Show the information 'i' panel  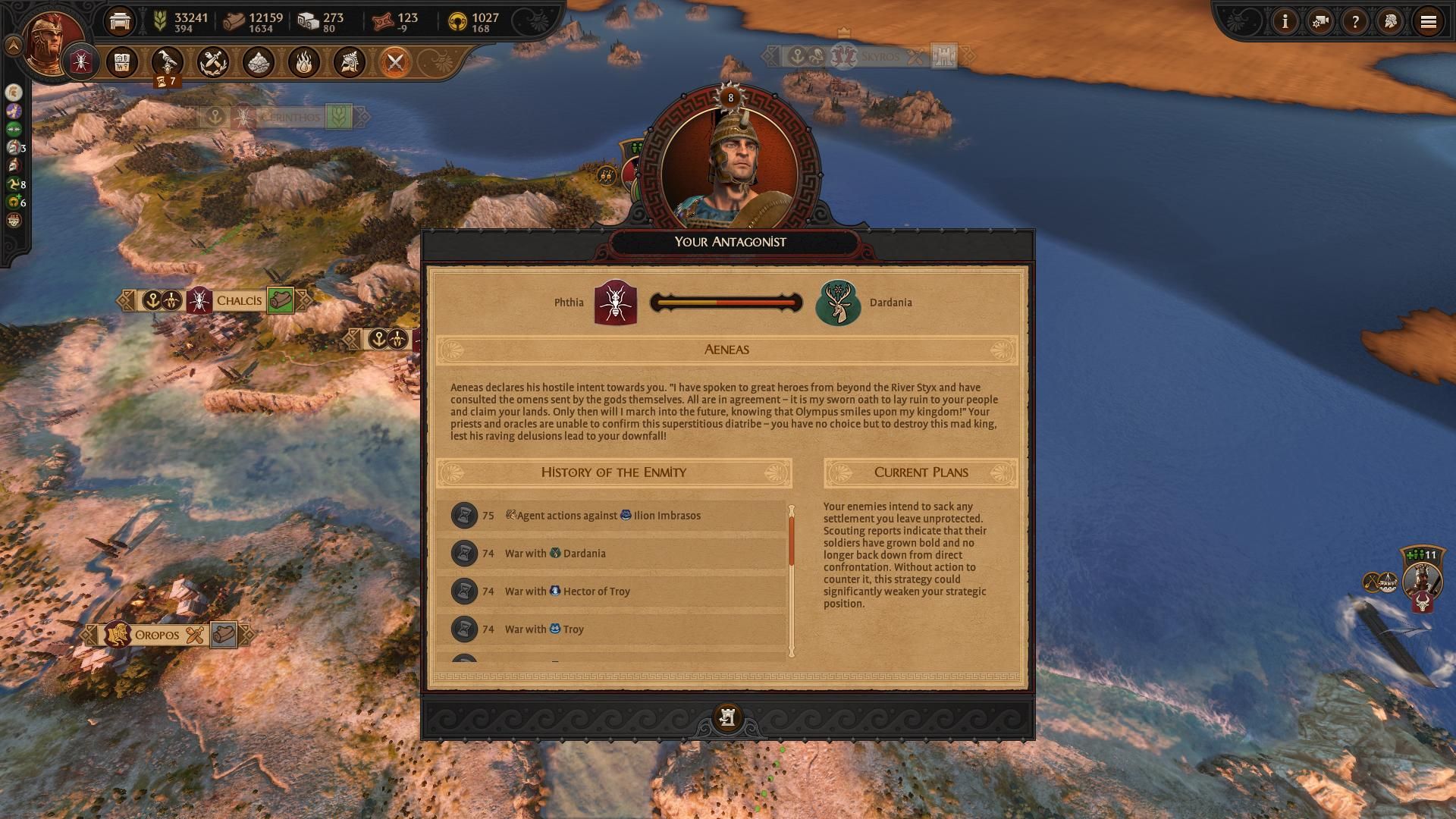point(1285,22)
